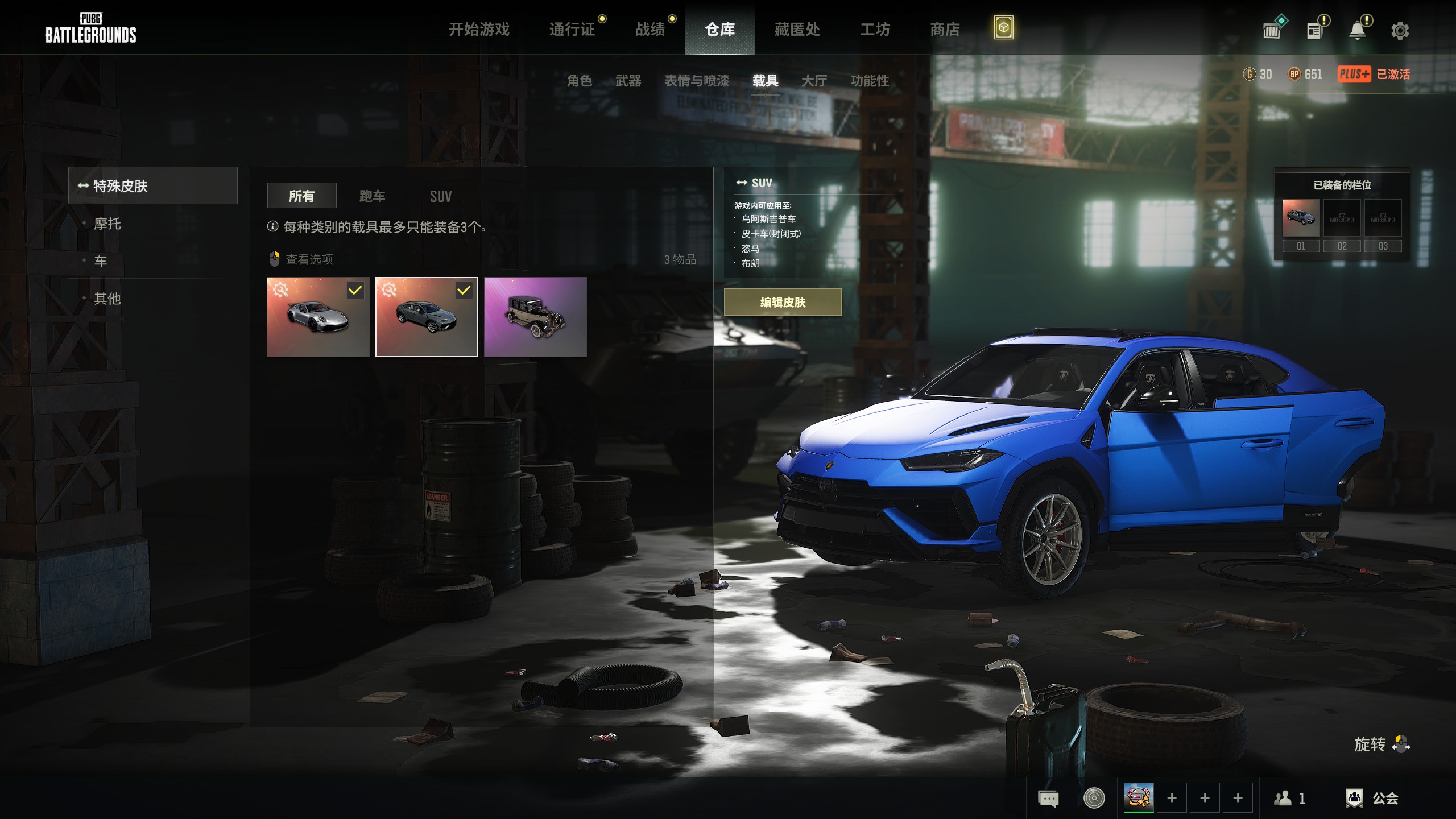Check the notification bell icon
This screenshot has height=819, width=1456.
tap(1358, 30)
